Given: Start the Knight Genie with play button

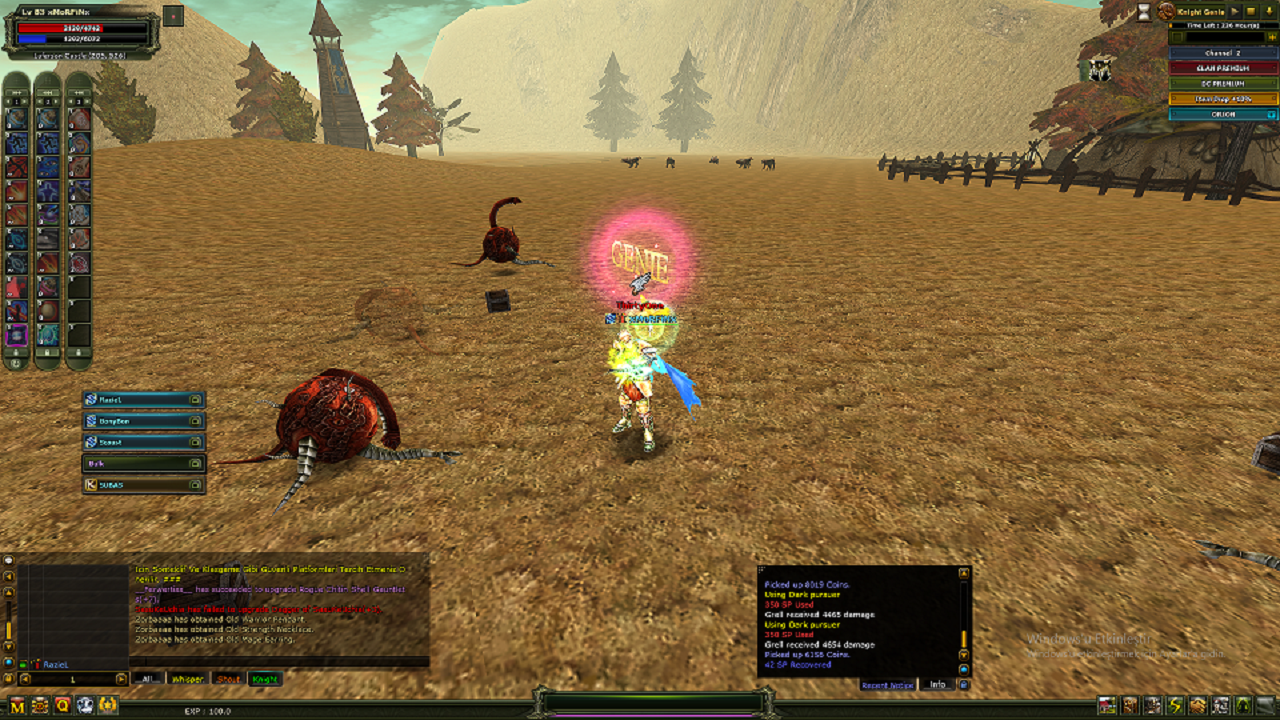Looking at the screenshot, I should [x=1236, y=11].
